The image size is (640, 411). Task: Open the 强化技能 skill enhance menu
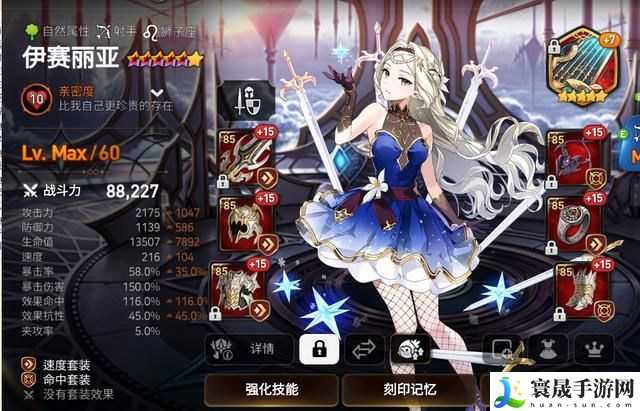(269, 388)
